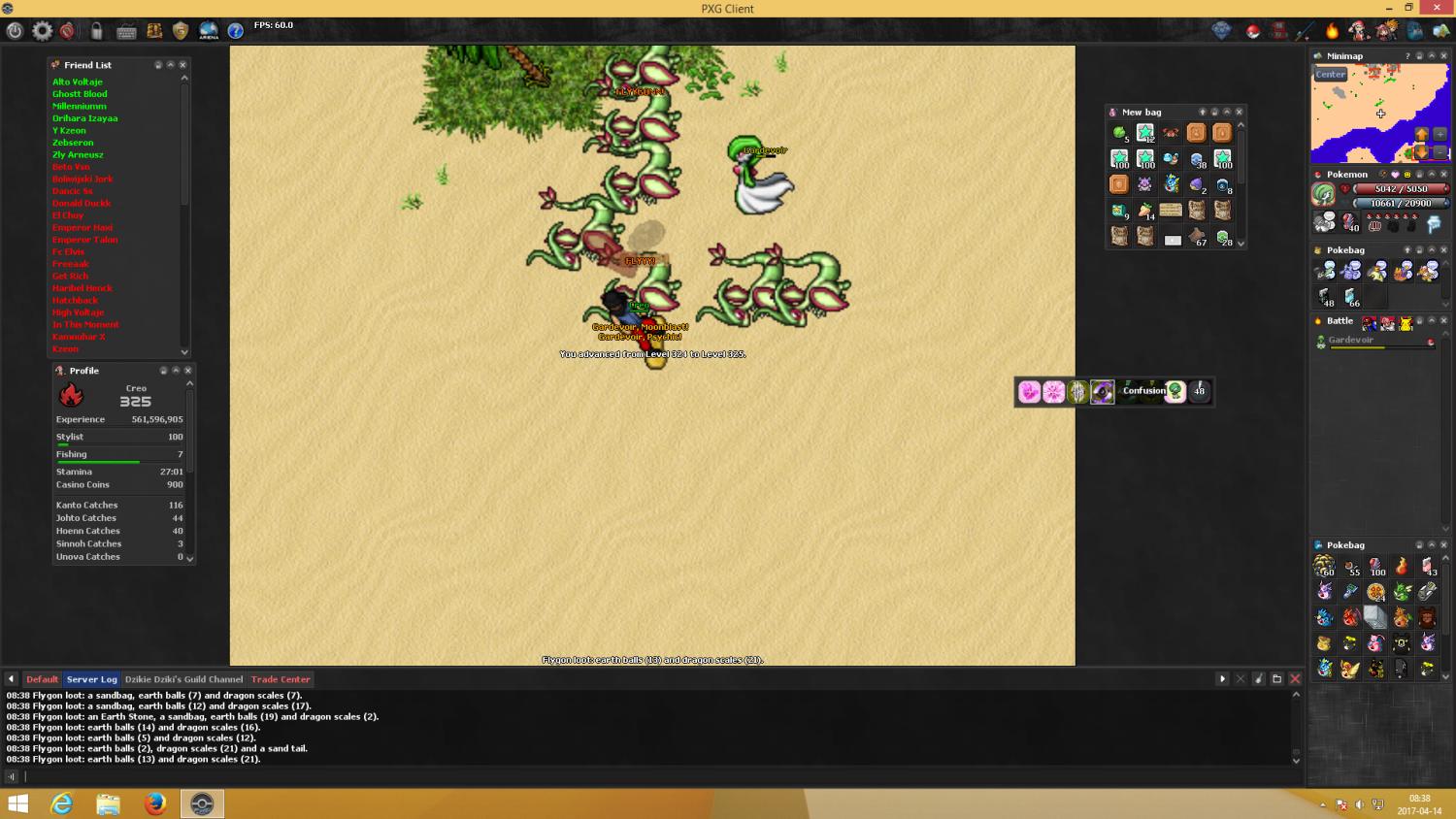Click the chat message input field
Image resolution: width=1456 pixels, height=819 pixels.
click(650, 776)
